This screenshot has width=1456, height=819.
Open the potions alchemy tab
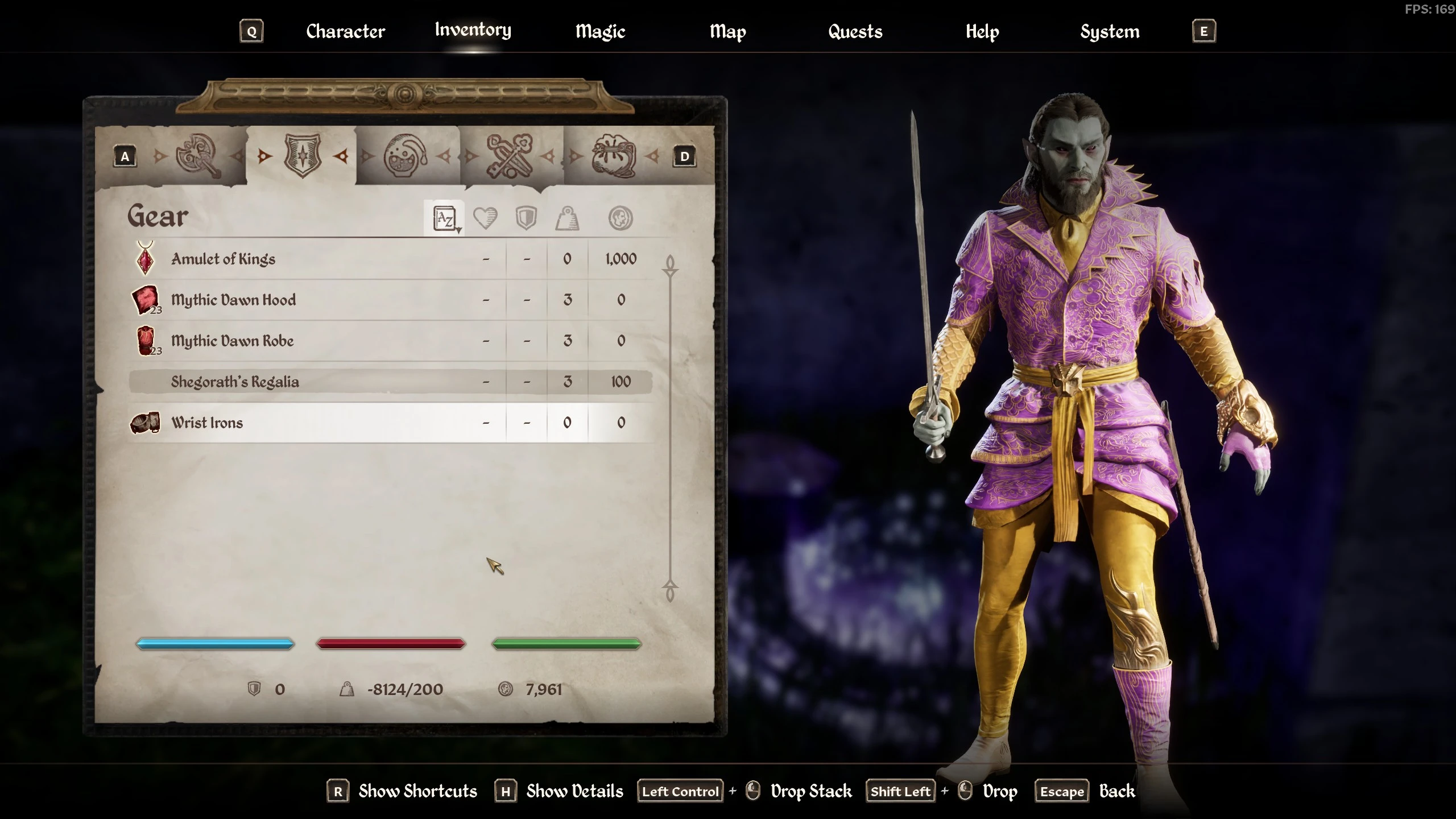click(406, 155)
